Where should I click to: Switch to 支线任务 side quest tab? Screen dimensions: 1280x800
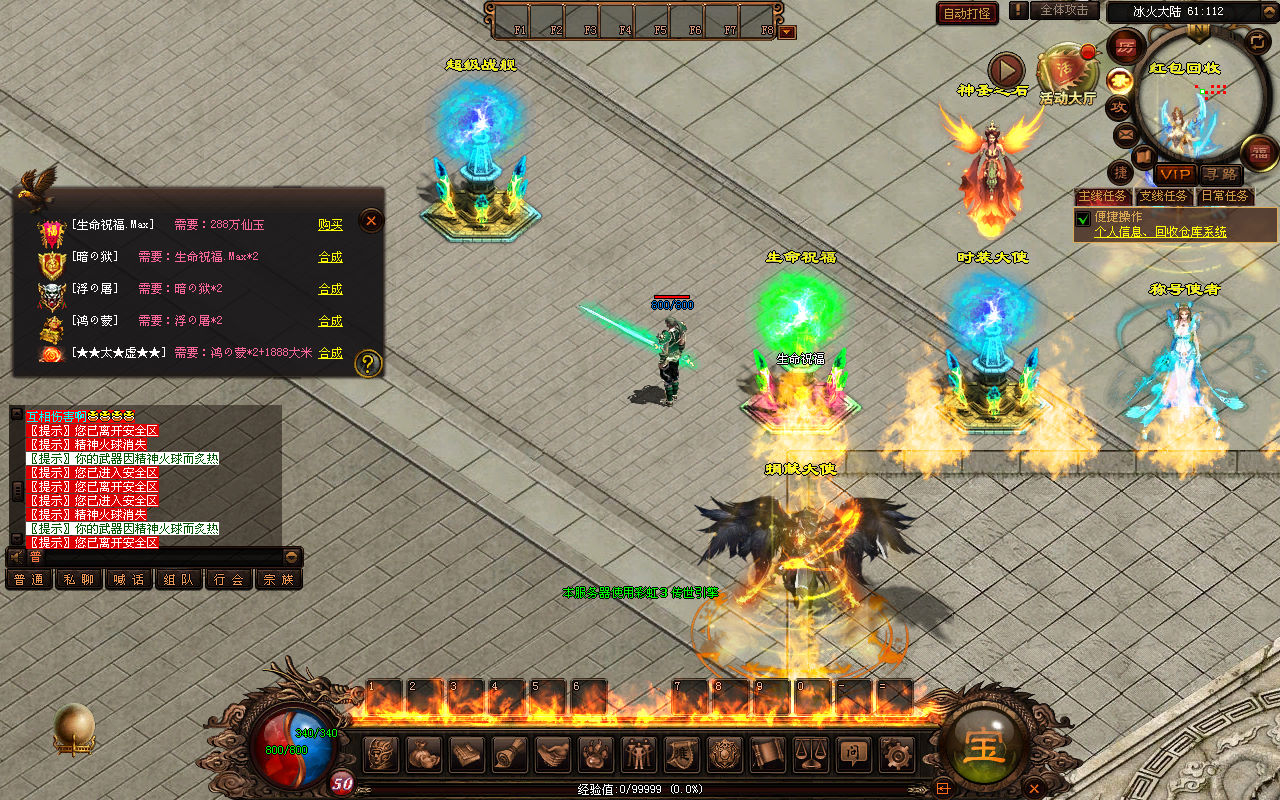coord(1164,196)
